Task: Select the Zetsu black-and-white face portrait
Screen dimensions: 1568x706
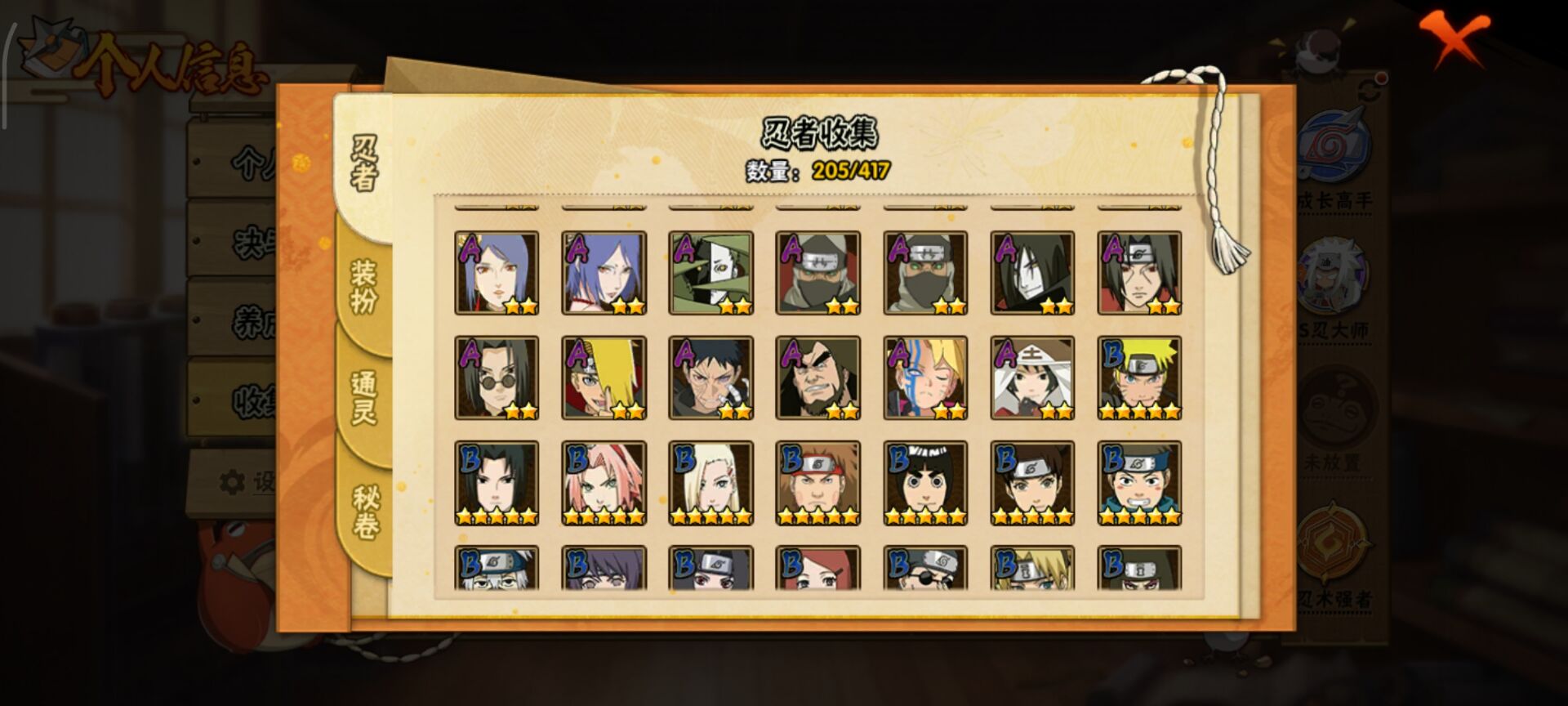Action: click(710, 273)
